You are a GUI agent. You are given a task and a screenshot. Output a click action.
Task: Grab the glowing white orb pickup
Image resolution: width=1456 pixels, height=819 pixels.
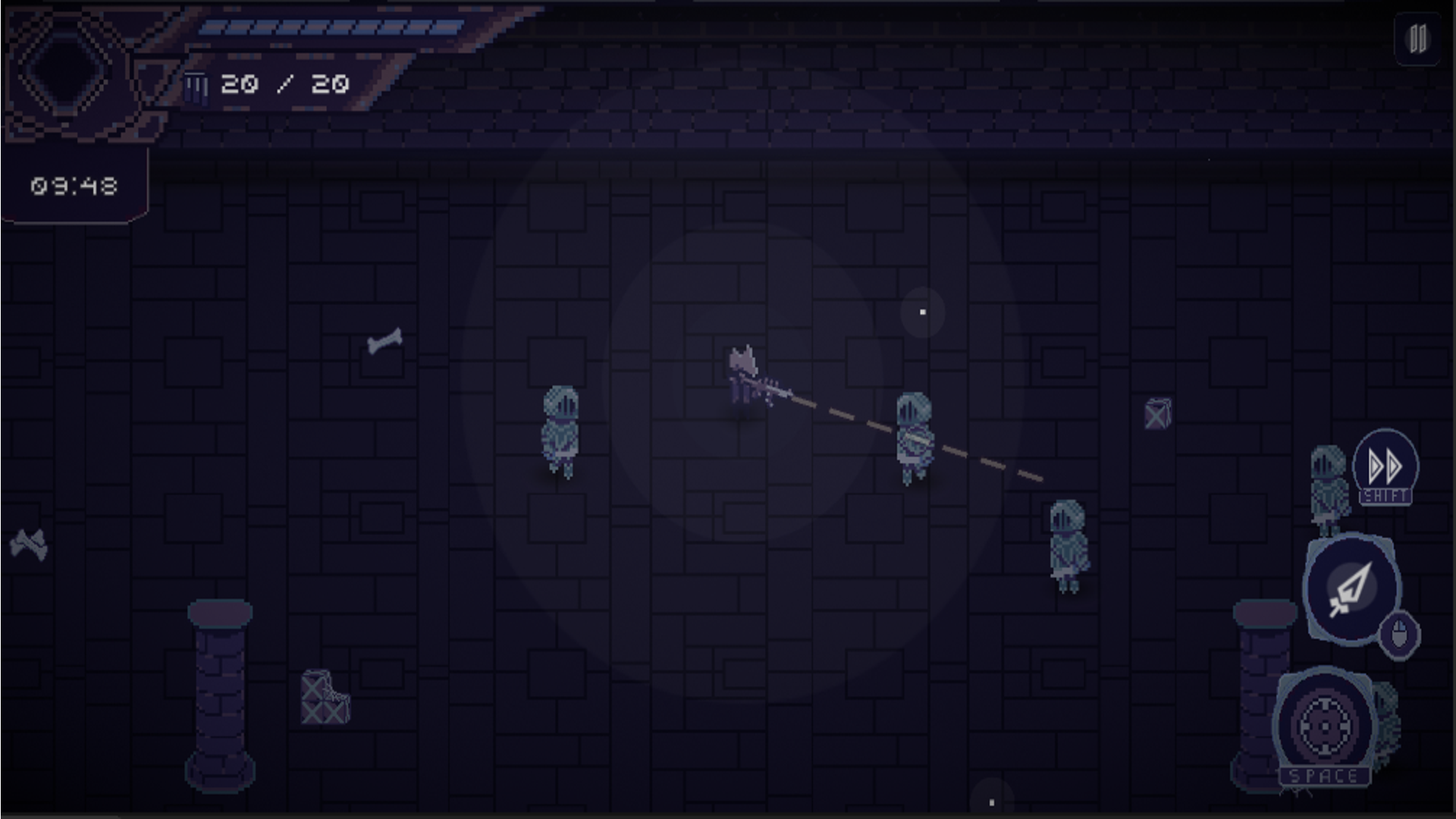[x=922, y=310]
